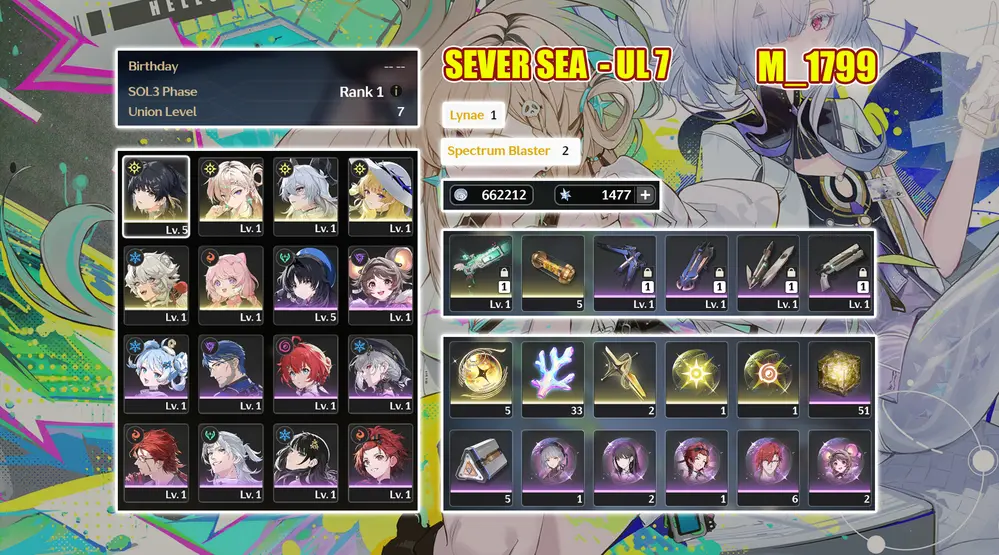Select the light-blue-haired girl portrait

point(156,373)
